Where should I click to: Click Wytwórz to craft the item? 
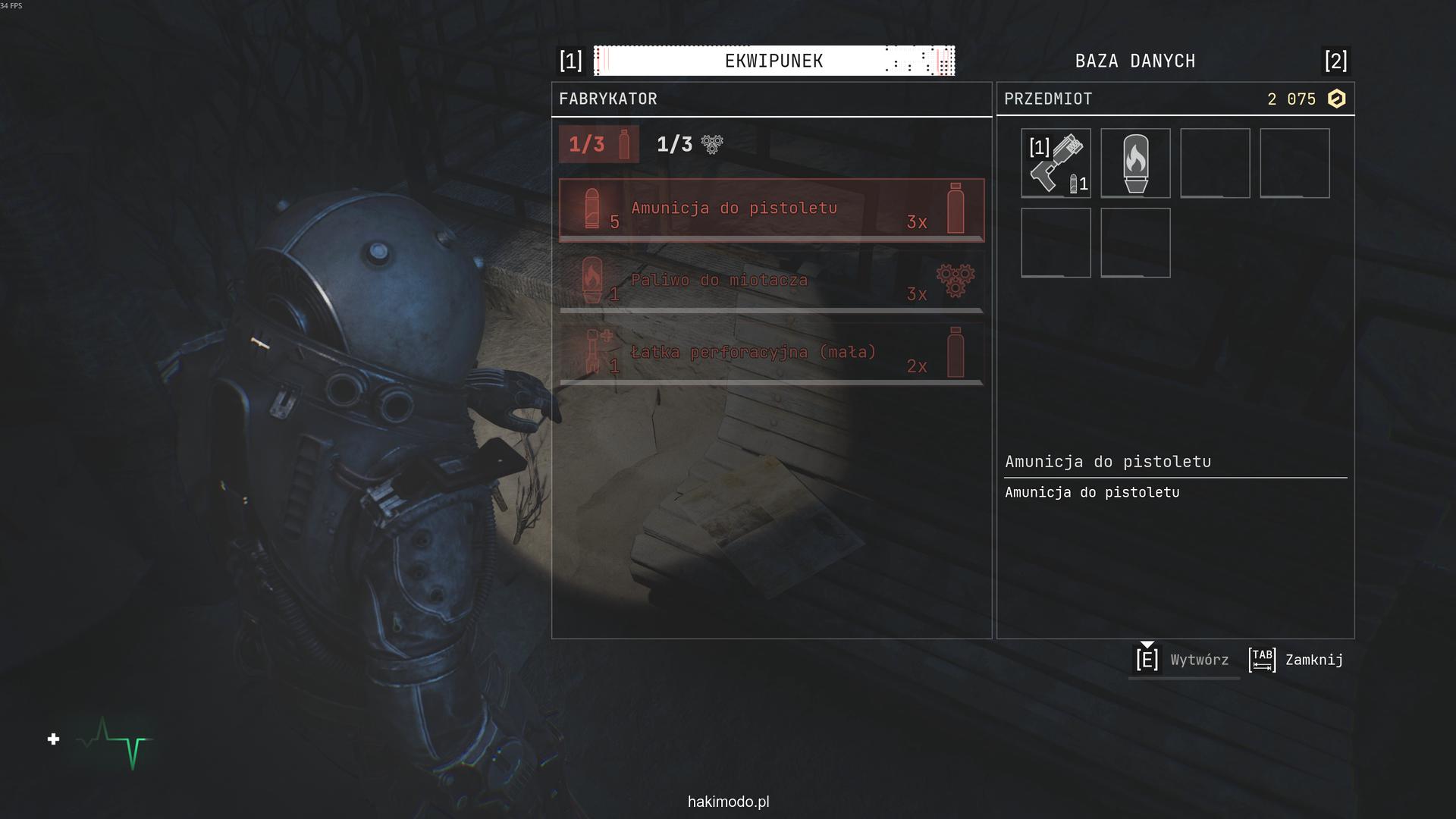coord(1183,660)
